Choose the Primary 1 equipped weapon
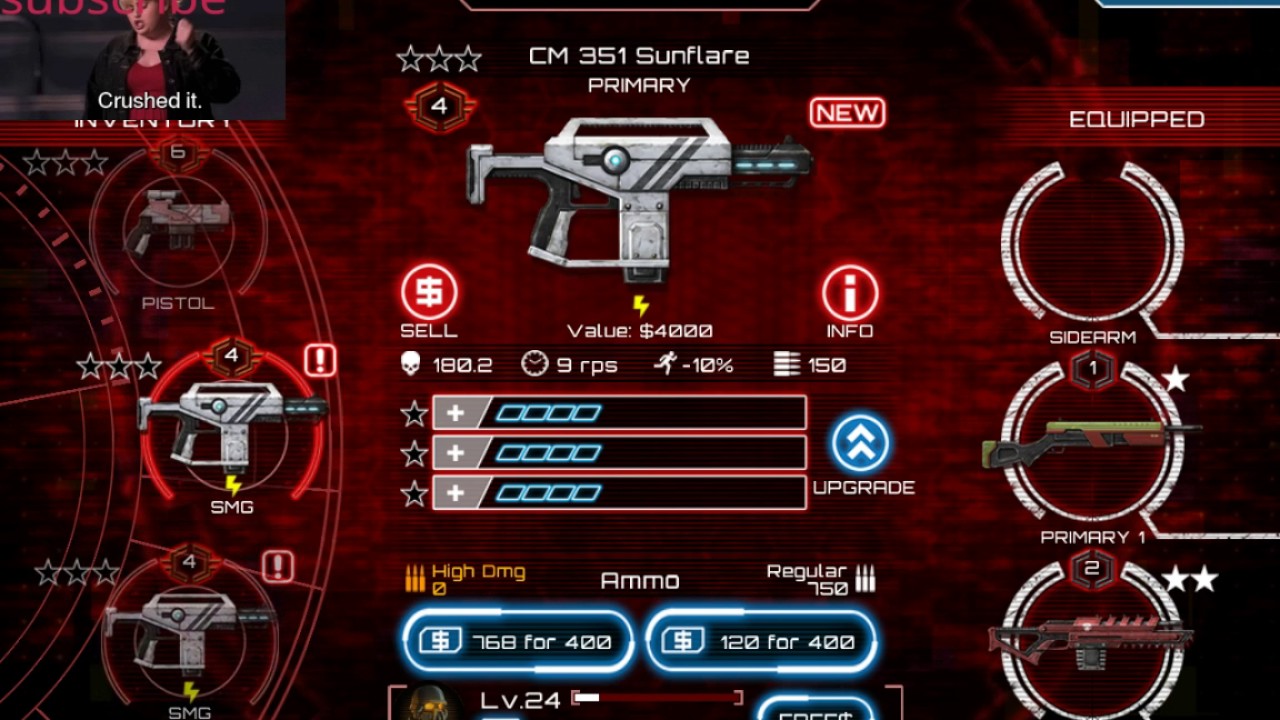 tap(1092, 440)
